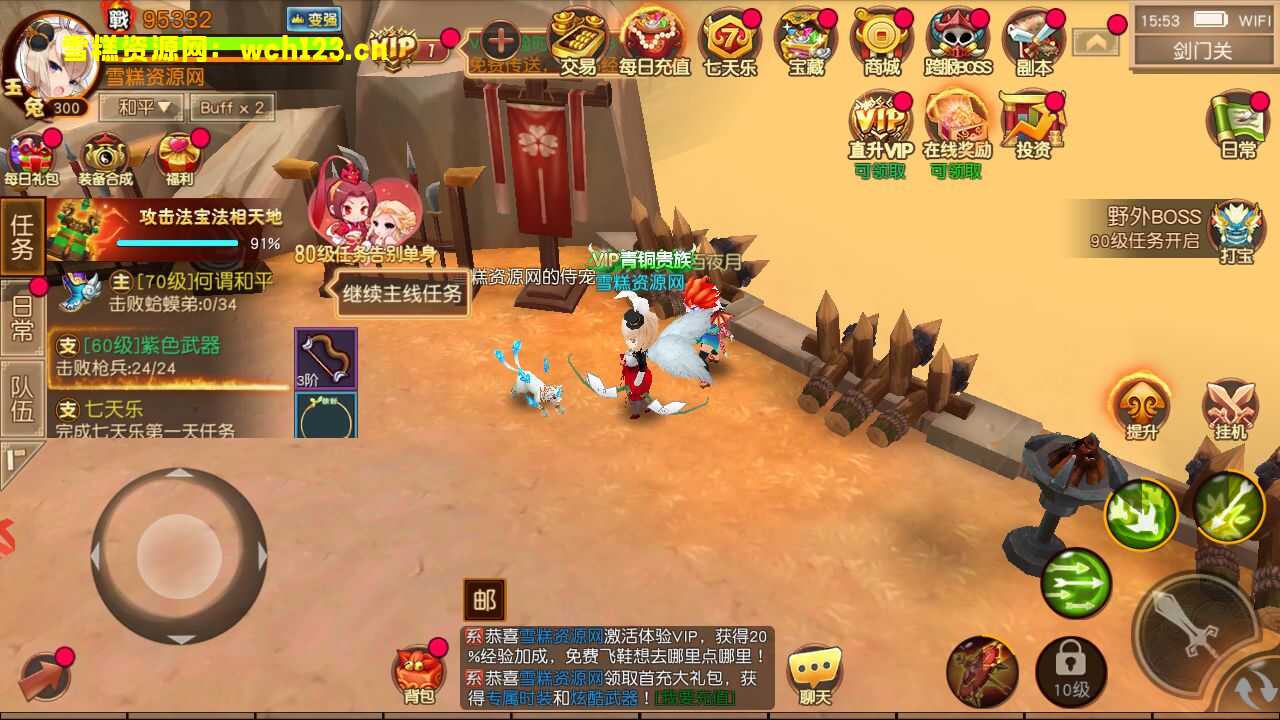1280x720 pixels.
Task: Open the 投资 investment icon
Action: (x=1032, y=127)
